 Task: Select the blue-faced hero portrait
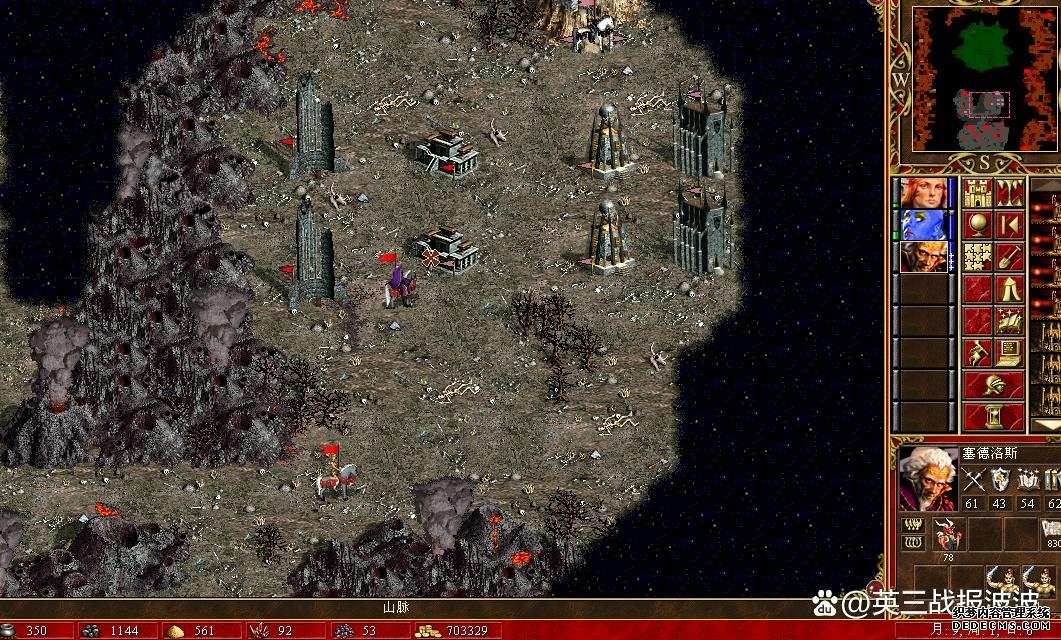(923, 225)
